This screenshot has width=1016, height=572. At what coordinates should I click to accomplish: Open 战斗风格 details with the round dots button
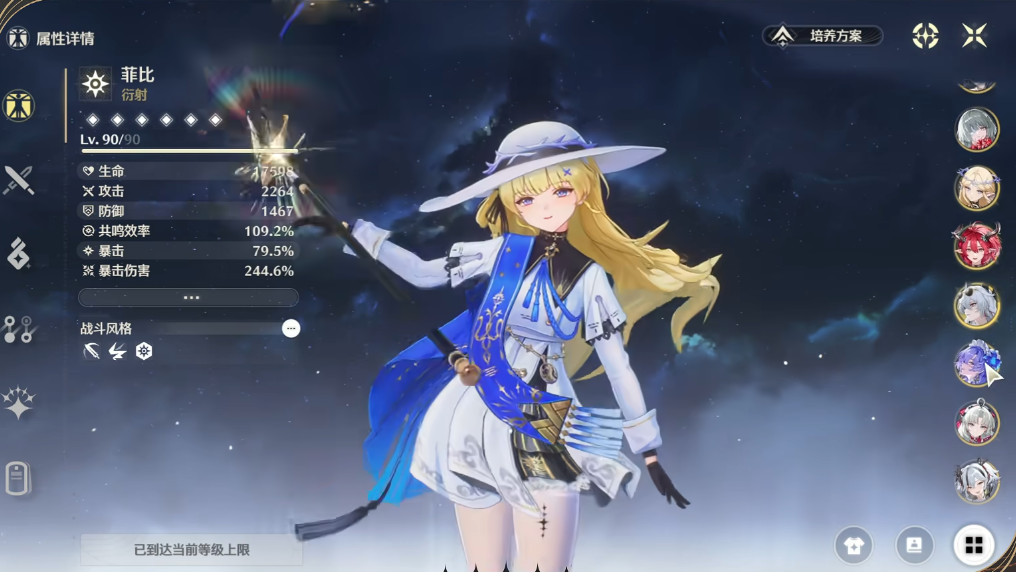290,328
